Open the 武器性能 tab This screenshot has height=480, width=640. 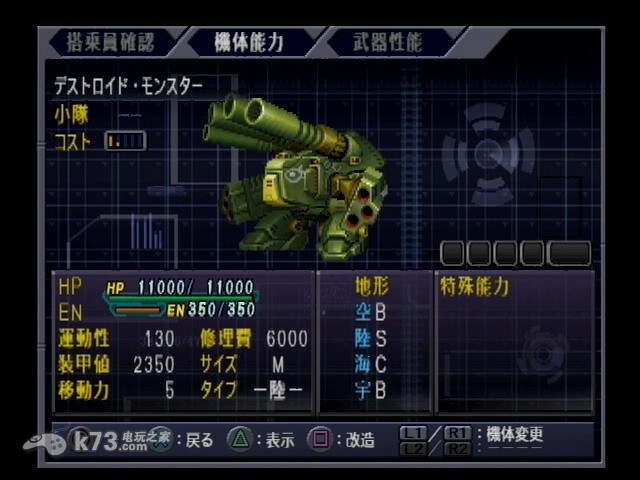tap(388, 42)
